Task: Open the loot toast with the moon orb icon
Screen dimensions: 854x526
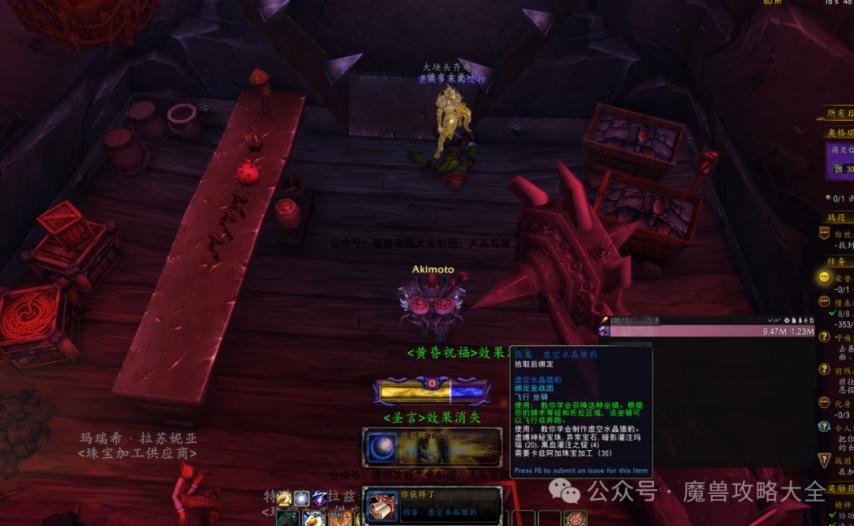Action: [433, 446]
